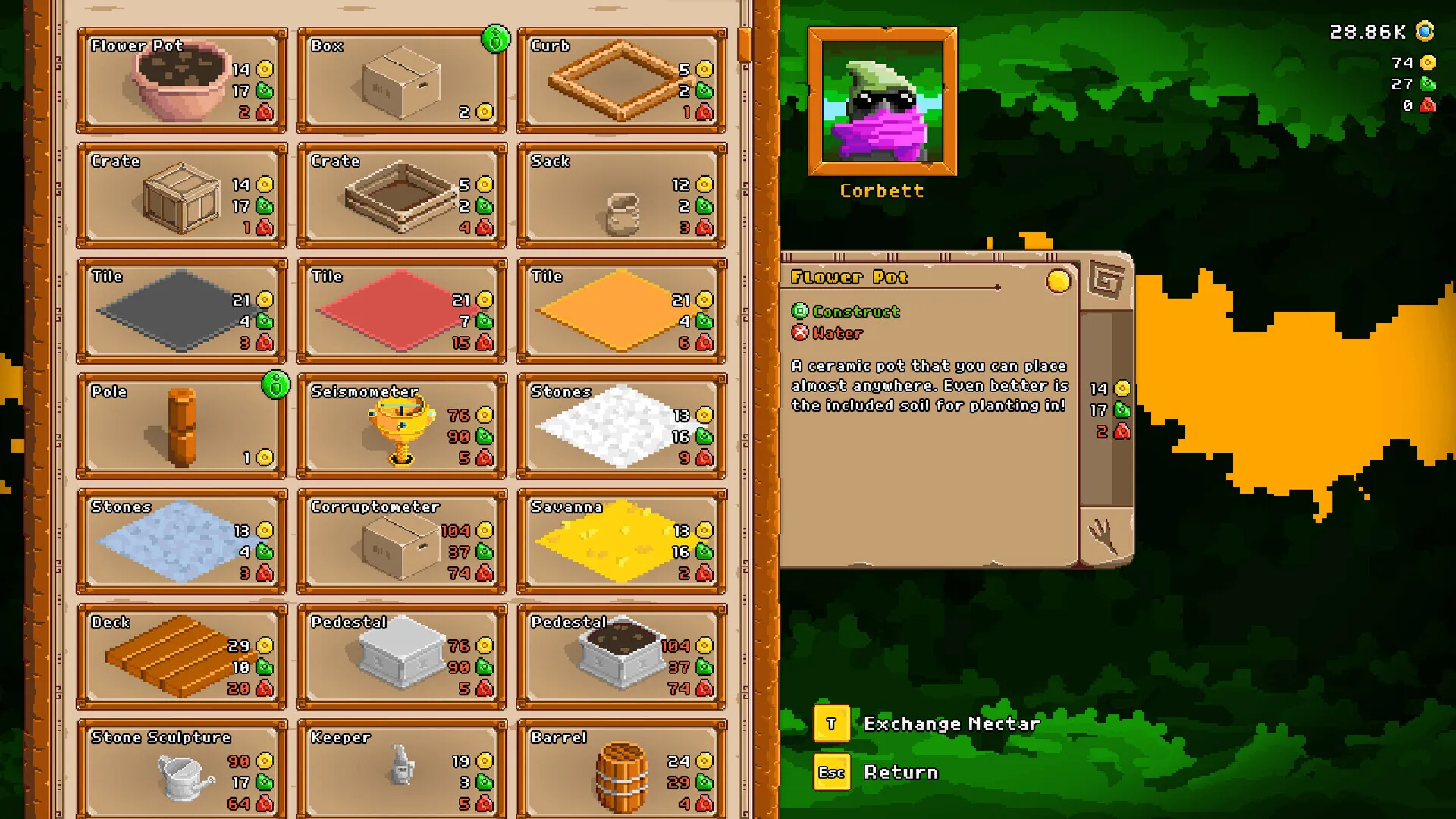Select the Corruptometer shop item
1456x819 pixels.
pyautogui.click(x=401, y=541)
